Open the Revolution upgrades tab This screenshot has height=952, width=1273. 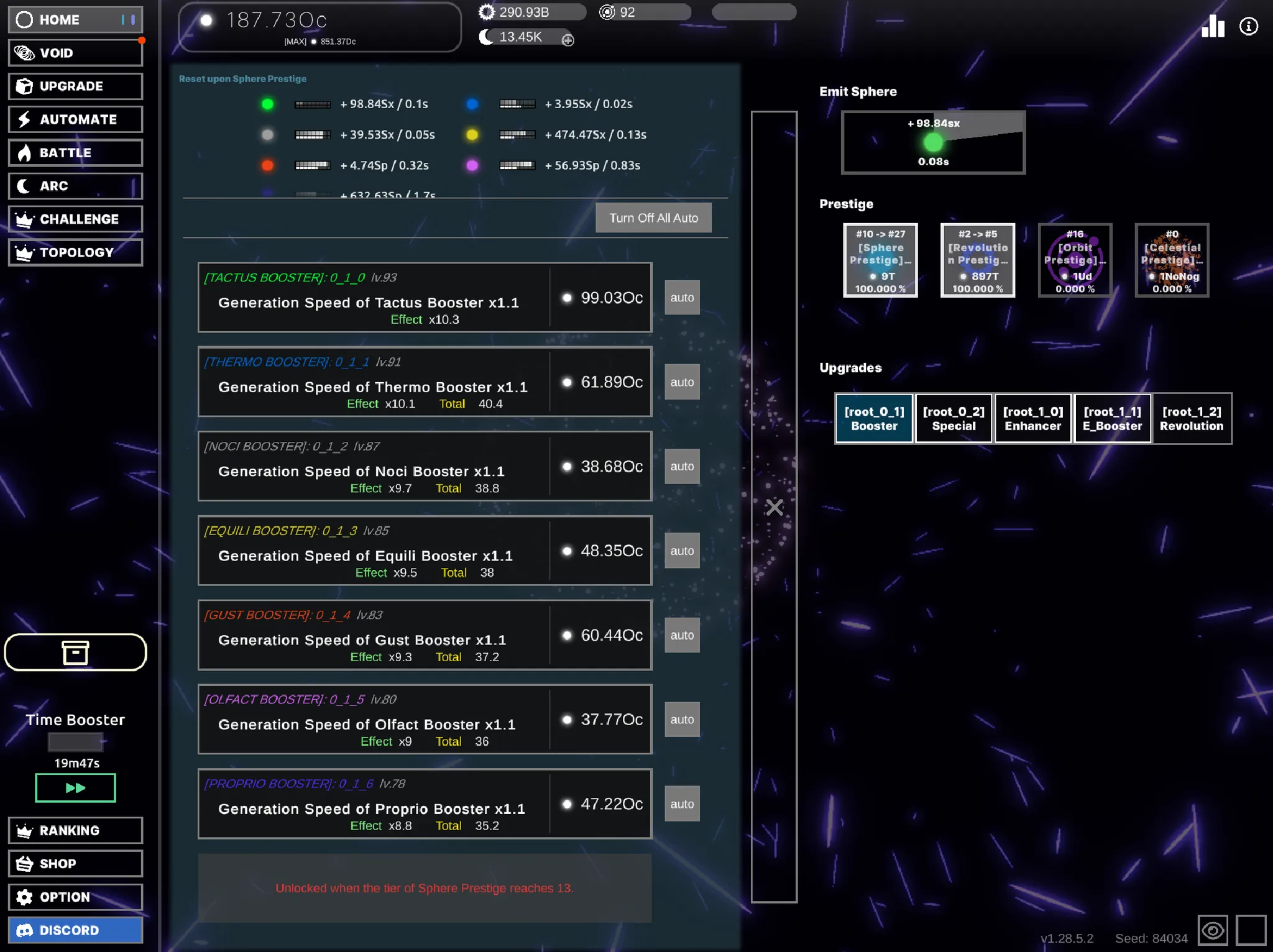click(x=1192, y=418)
